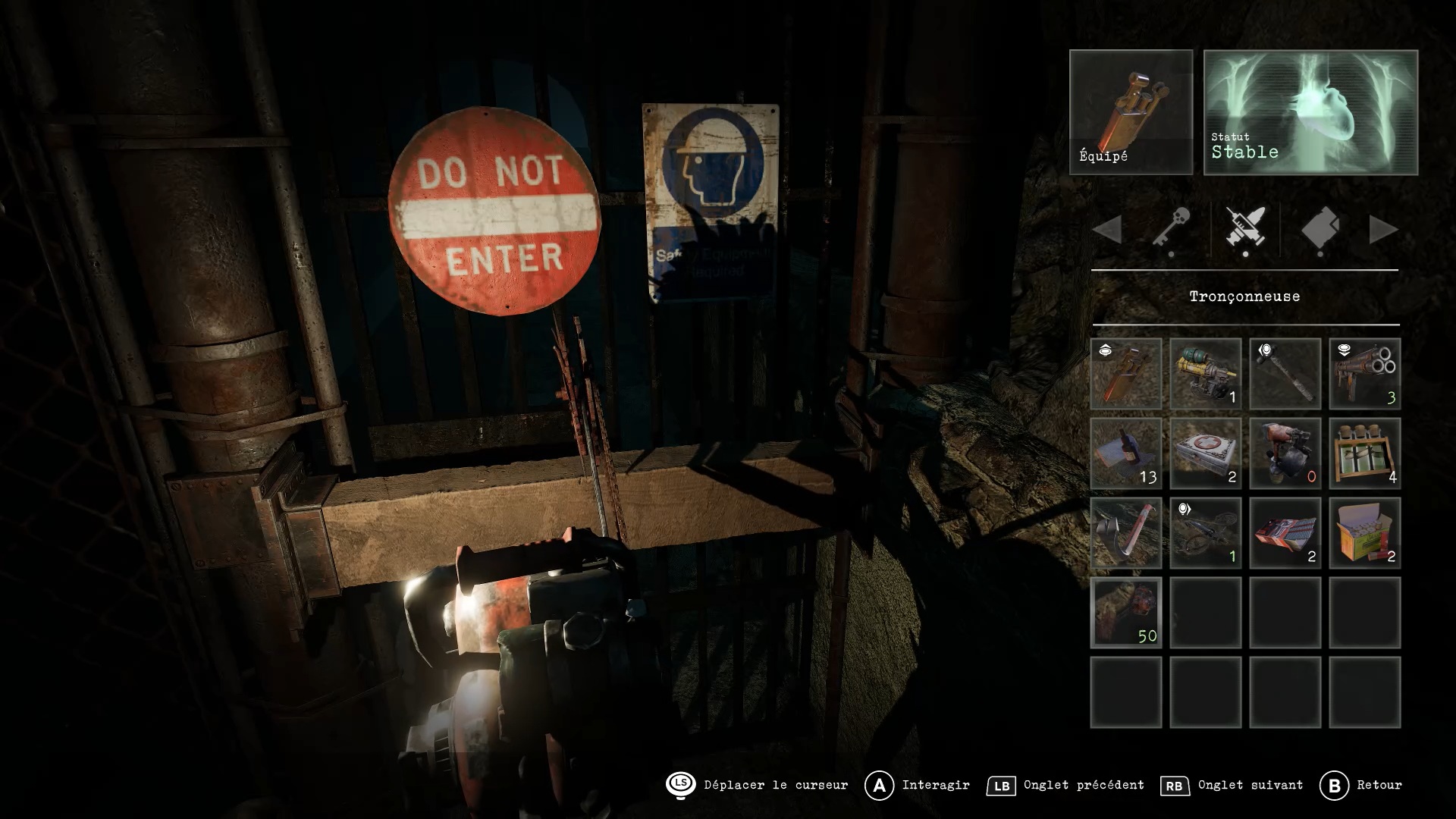
Task: Choose the shotgun shells box
Action: 1365,533
